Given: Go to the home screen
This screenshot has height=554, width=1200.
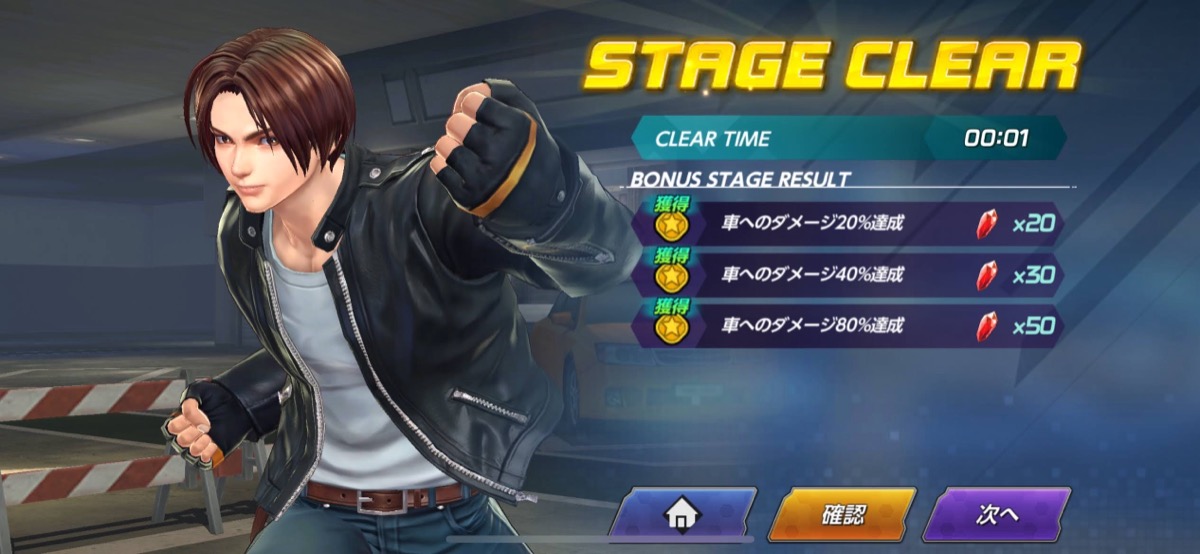Looking at the screenshot, I should click(683, 515).
